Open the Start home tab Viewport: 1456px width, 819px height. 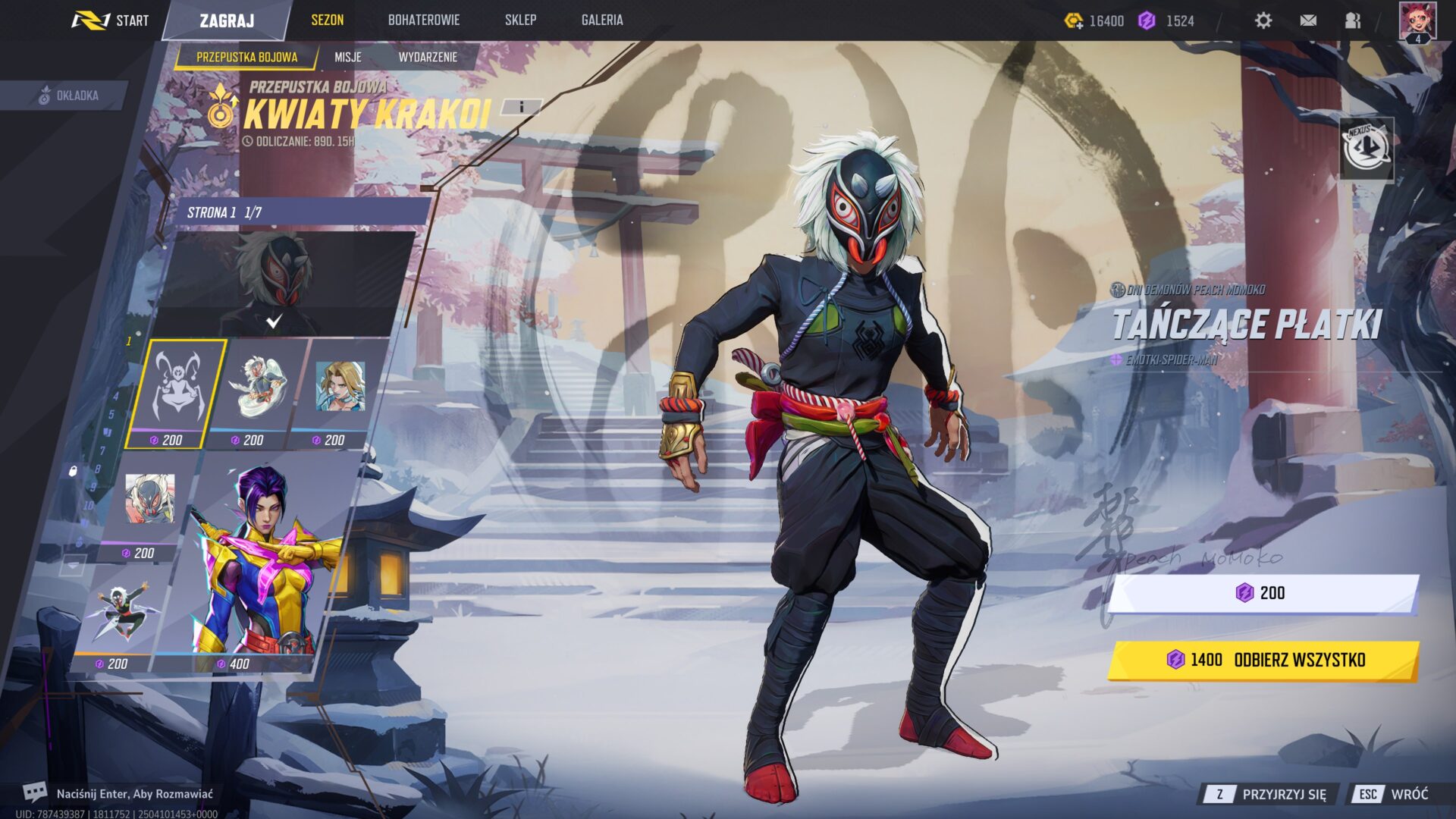(x=111, y=20)
